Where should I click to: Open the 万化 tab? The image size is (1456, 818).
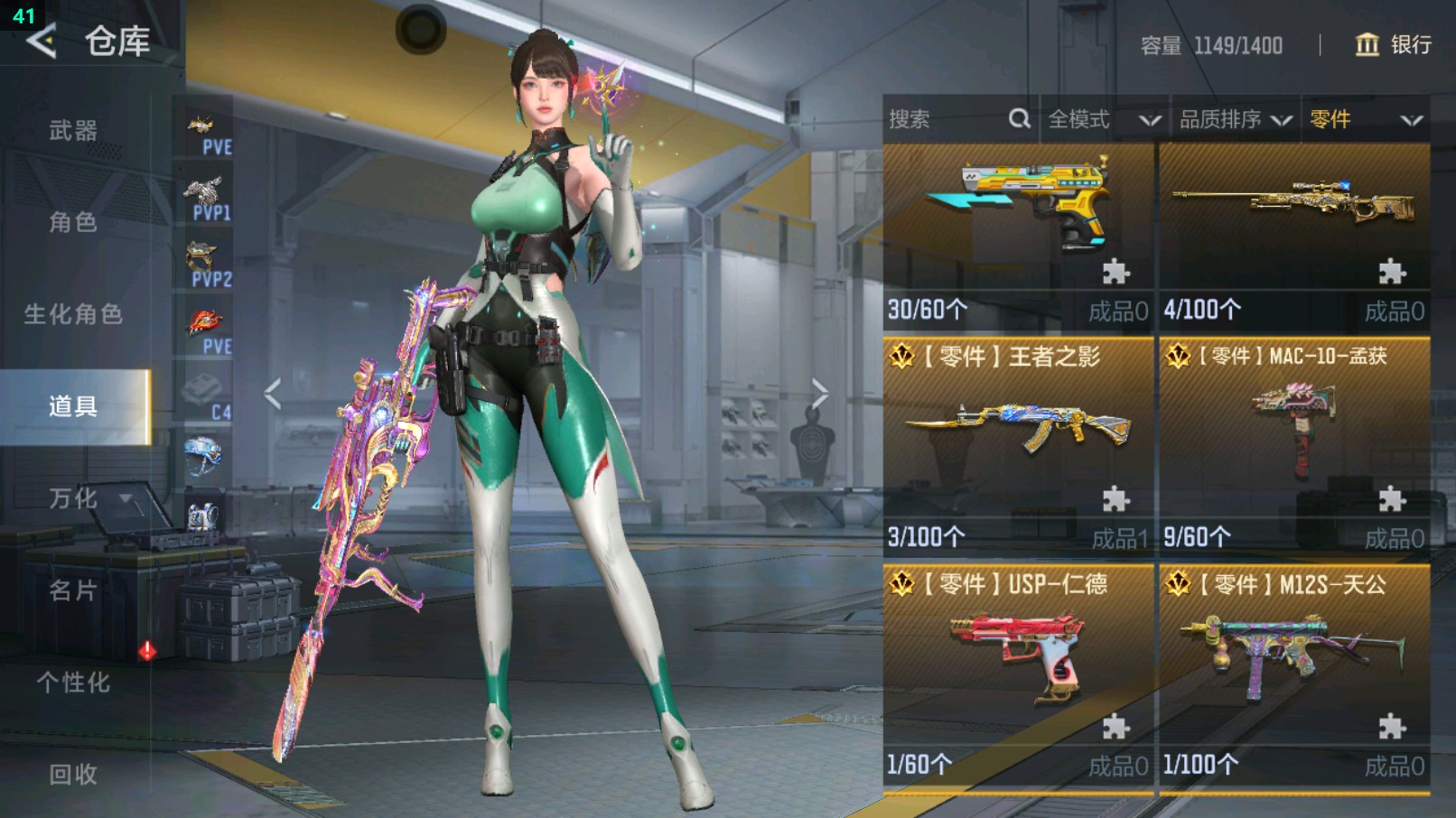pos(73,498)
